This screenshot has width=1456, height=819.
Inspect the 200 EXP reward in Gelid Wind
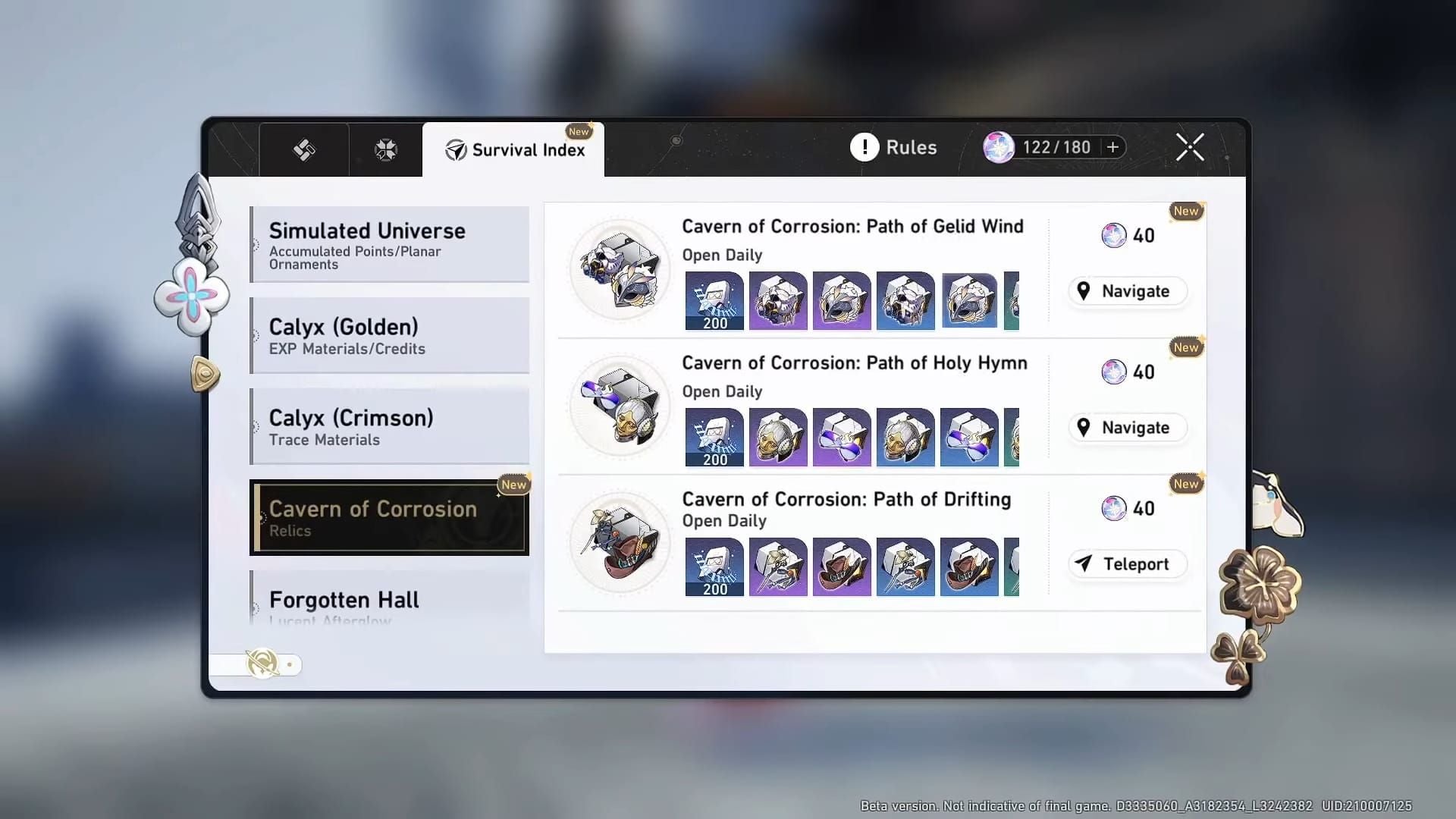tap(714, 301)
